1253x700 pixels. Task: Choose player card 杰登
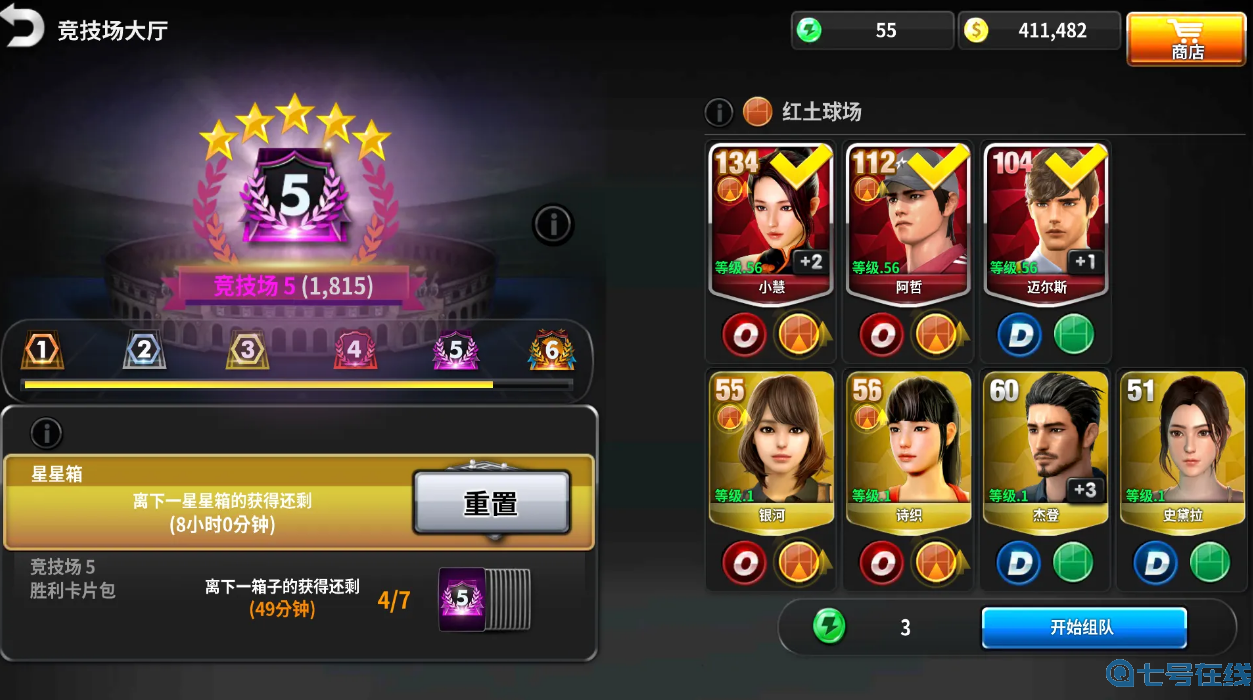1046,447
